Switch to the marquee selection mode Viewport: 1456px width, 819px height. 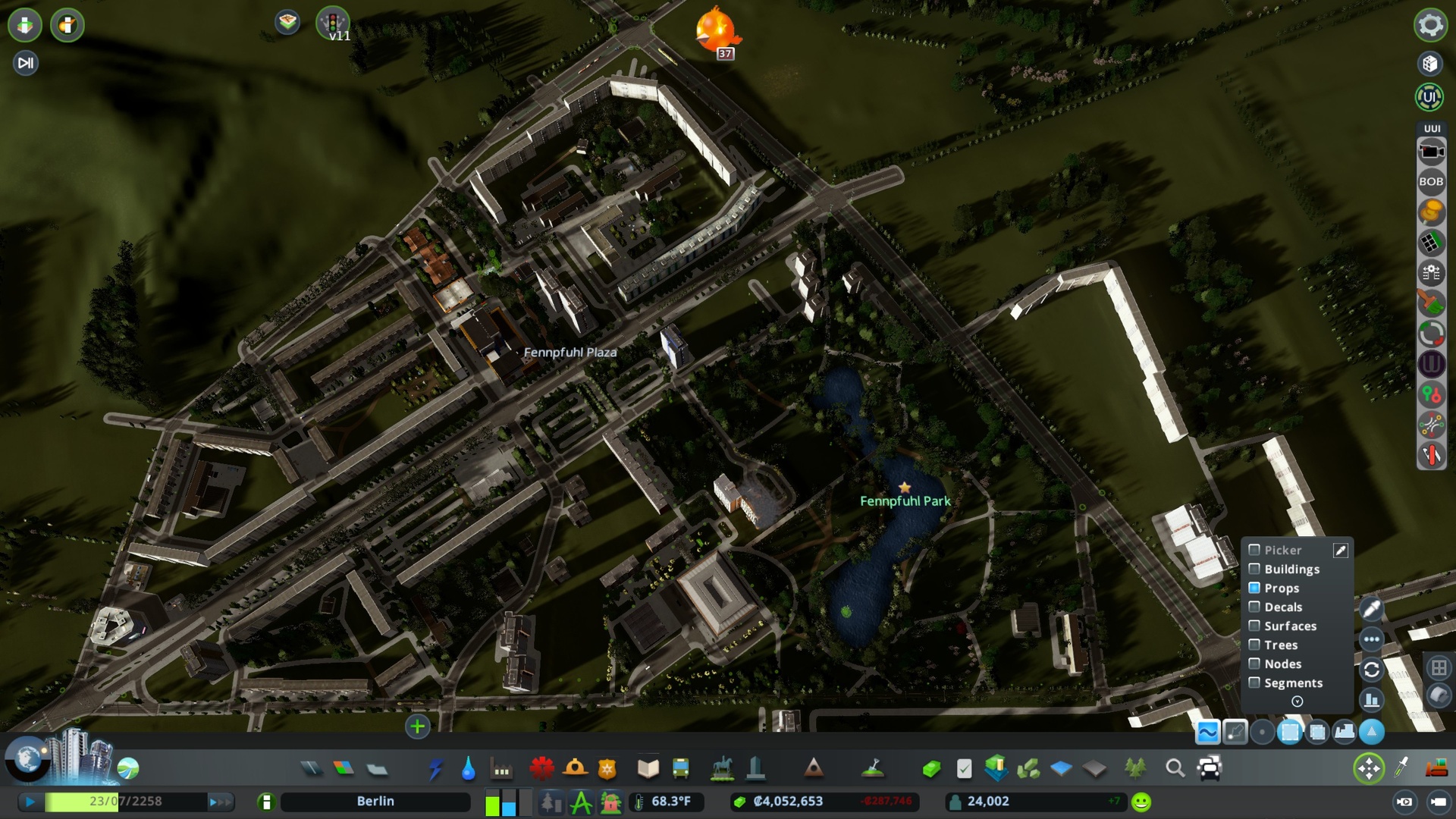pyautogui.click(x=1289, y=732)
